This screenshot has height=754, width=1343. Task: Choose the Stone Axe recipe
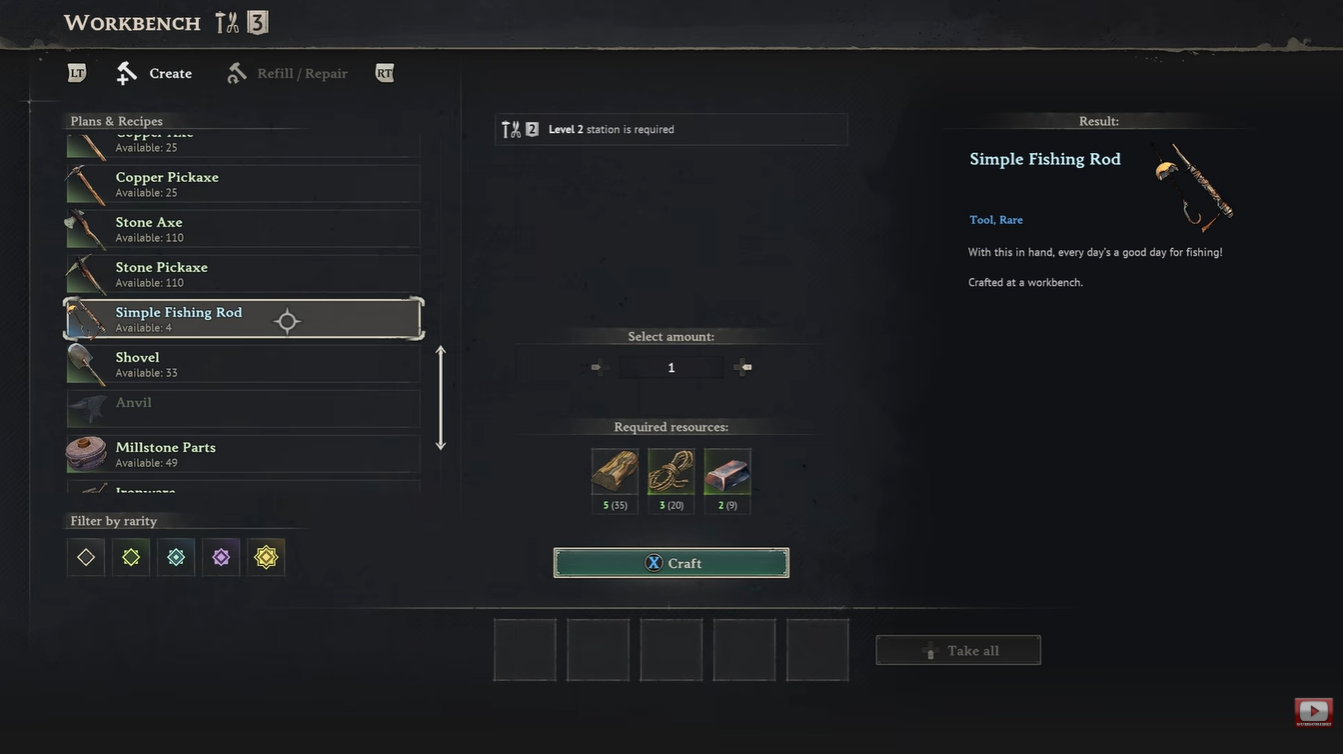coord(243,229)
